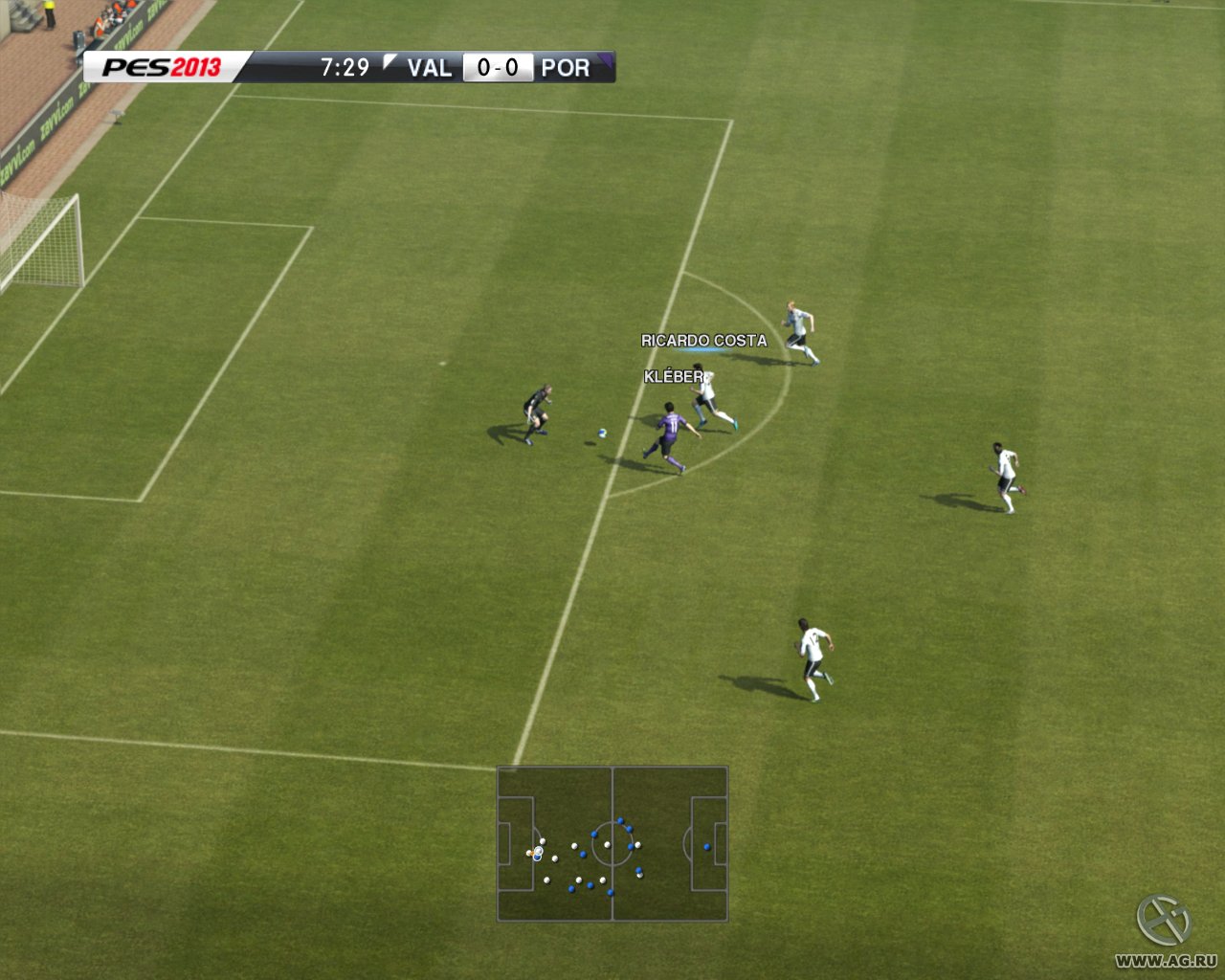1225x980 pixels.
Task: Open the www.ag.ru watermark link
Action: tap(1166, 960)
